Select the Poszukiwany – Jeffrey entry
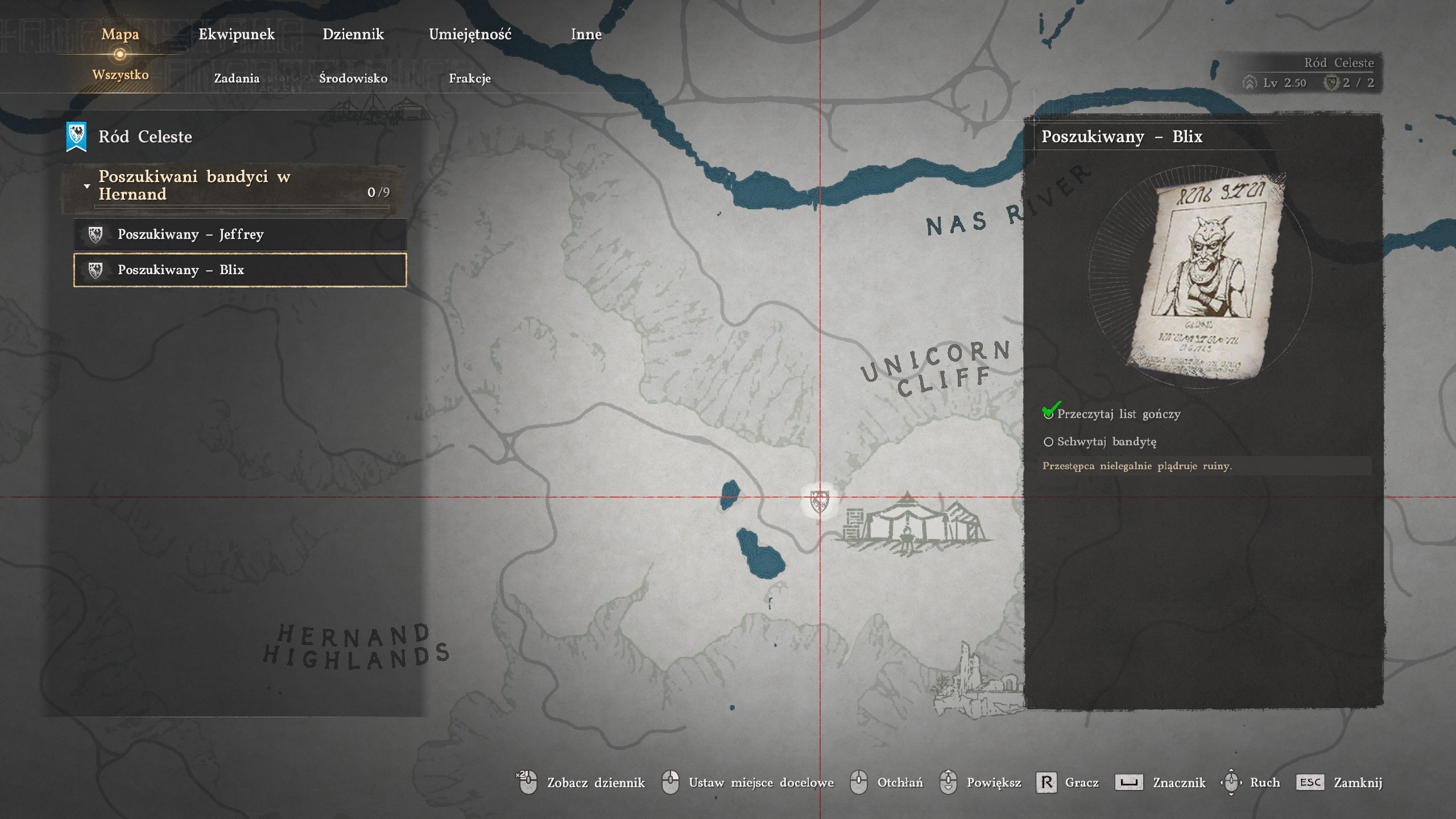 (x=239, y=234)
